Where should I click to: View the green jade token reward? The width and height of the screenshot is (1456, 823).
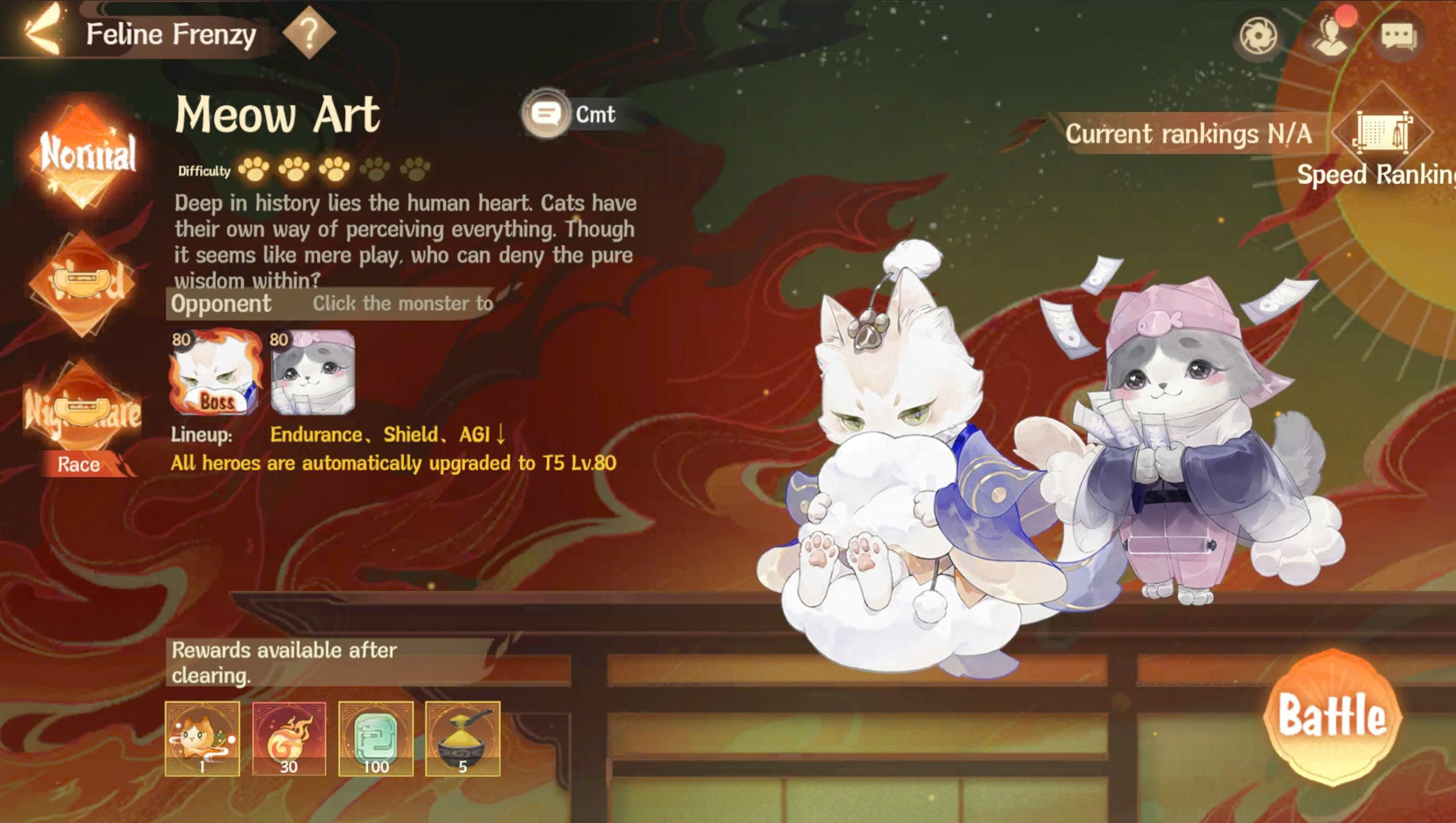coord(376,739)
